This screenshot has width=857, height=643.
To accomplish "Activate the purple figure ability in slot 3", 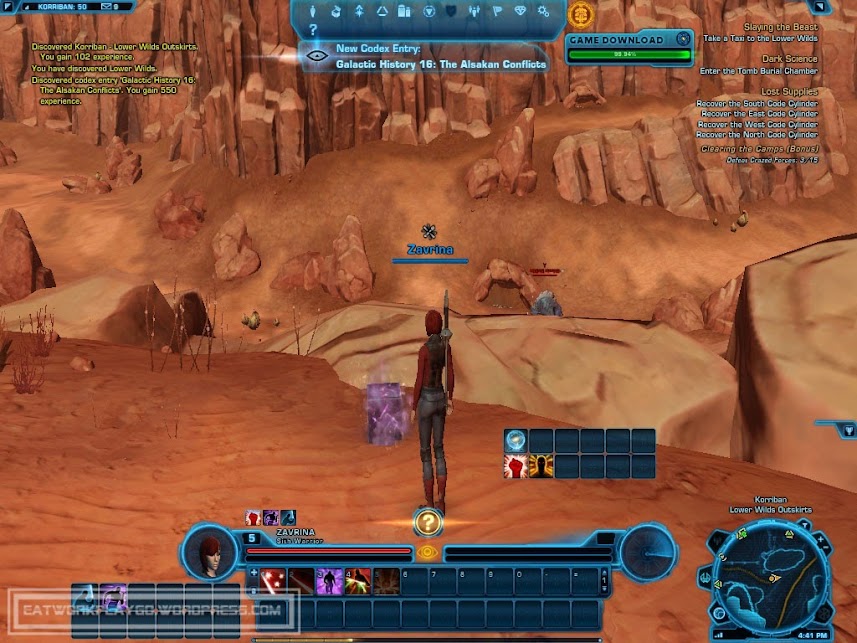I will 329,580.
